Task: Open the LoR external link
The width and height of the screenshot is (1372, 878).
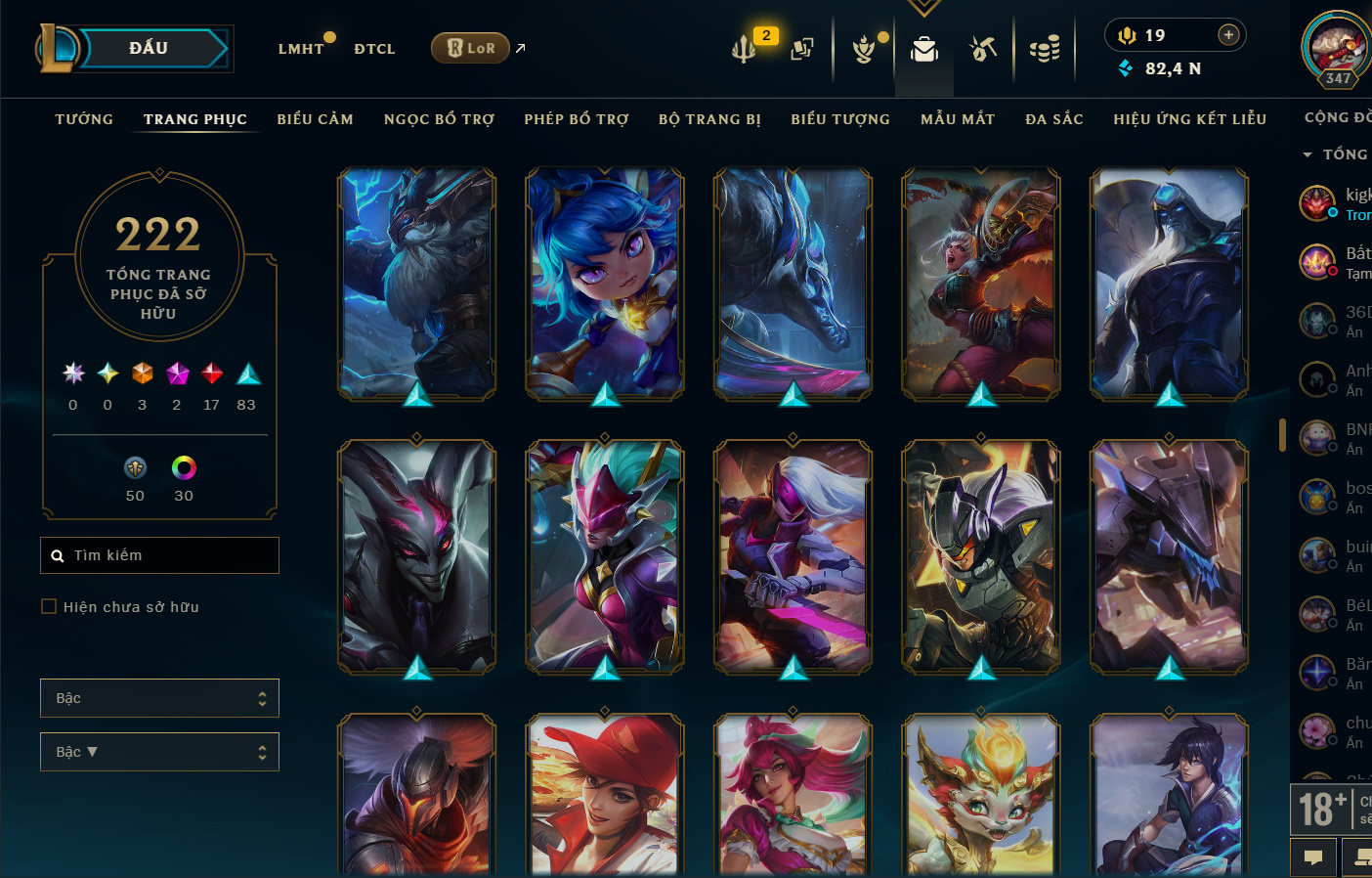Action: (x=471, y=48)
